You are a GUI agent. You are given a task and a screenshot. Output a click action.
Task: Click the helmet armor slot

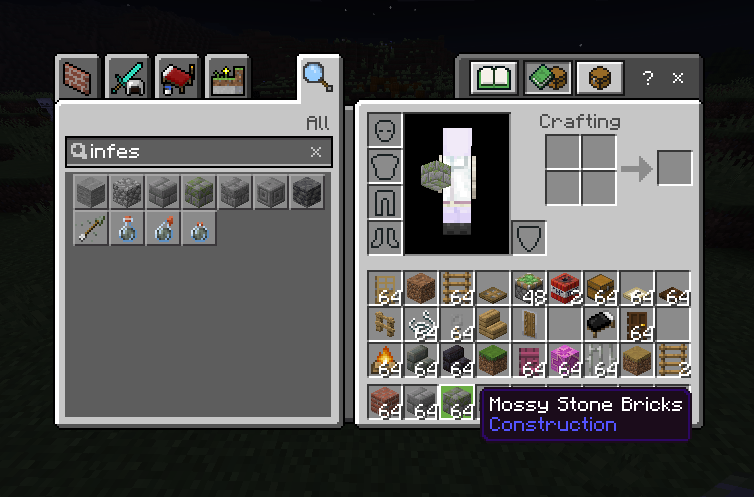point(386,131)
